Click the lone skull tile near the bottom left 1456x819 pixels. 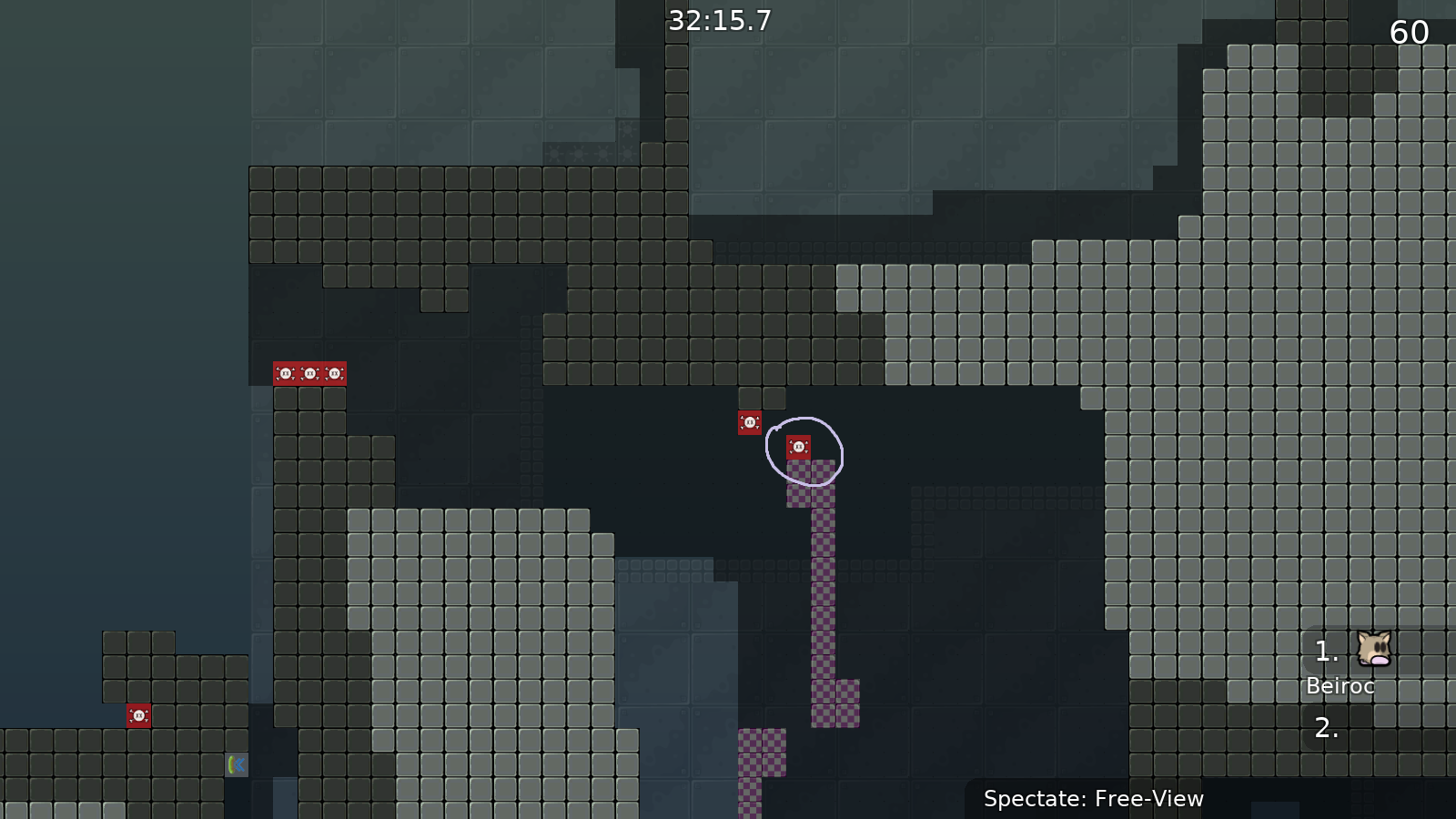[138, 716]
